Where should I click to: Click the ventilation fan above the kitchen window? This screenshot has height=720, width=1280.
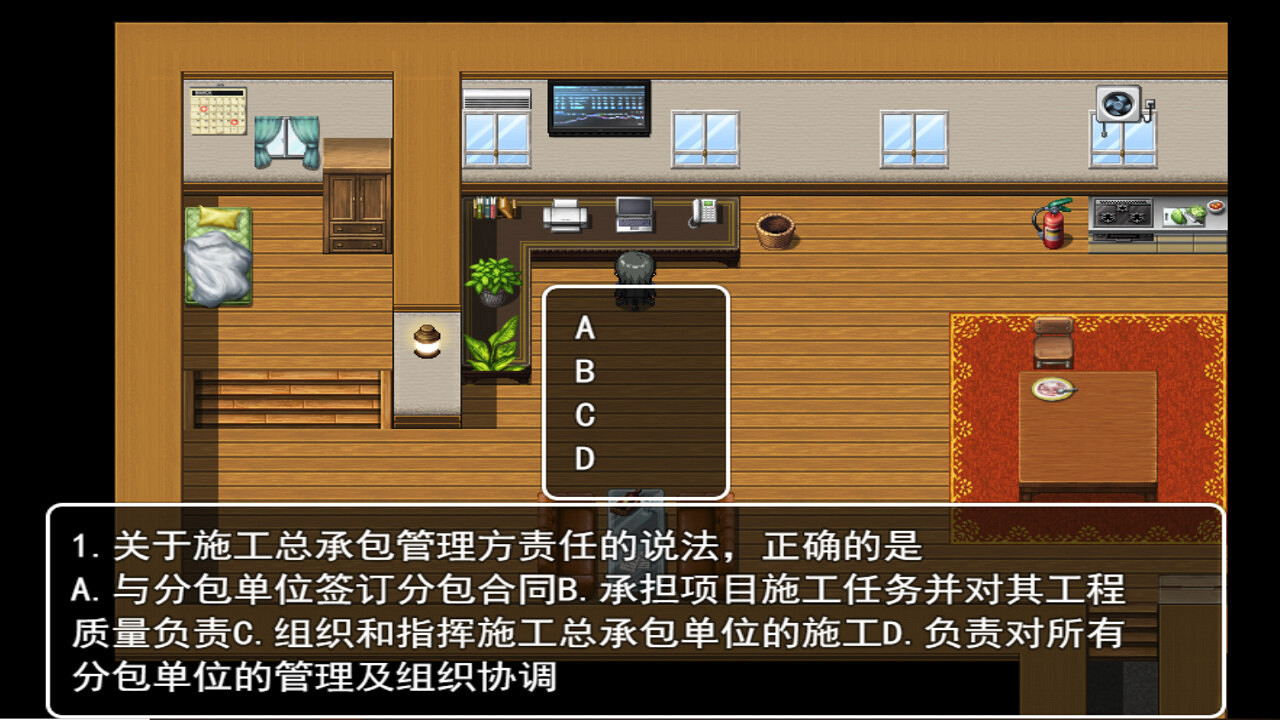point(1116,104)
